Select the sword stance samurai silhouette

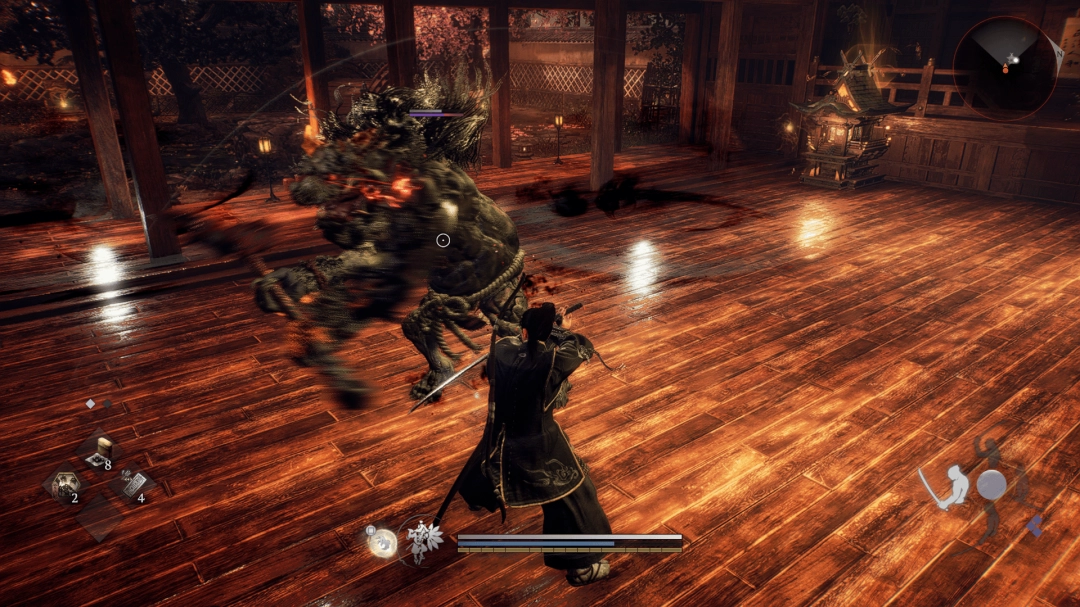click(946, 489)
